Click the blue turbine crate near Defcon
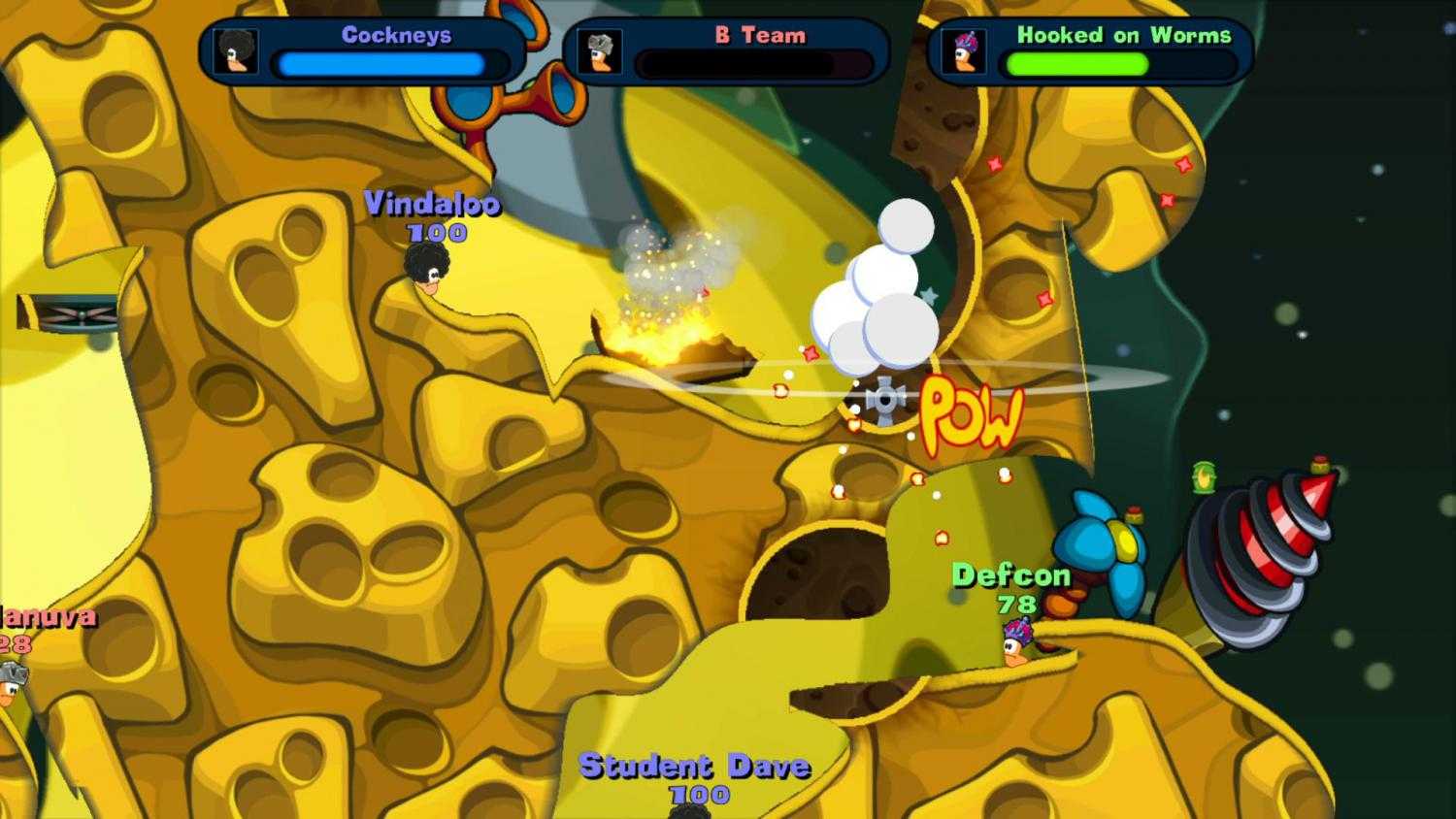The height and width of the screenshot is (819, 1456). coord(1107,539)
